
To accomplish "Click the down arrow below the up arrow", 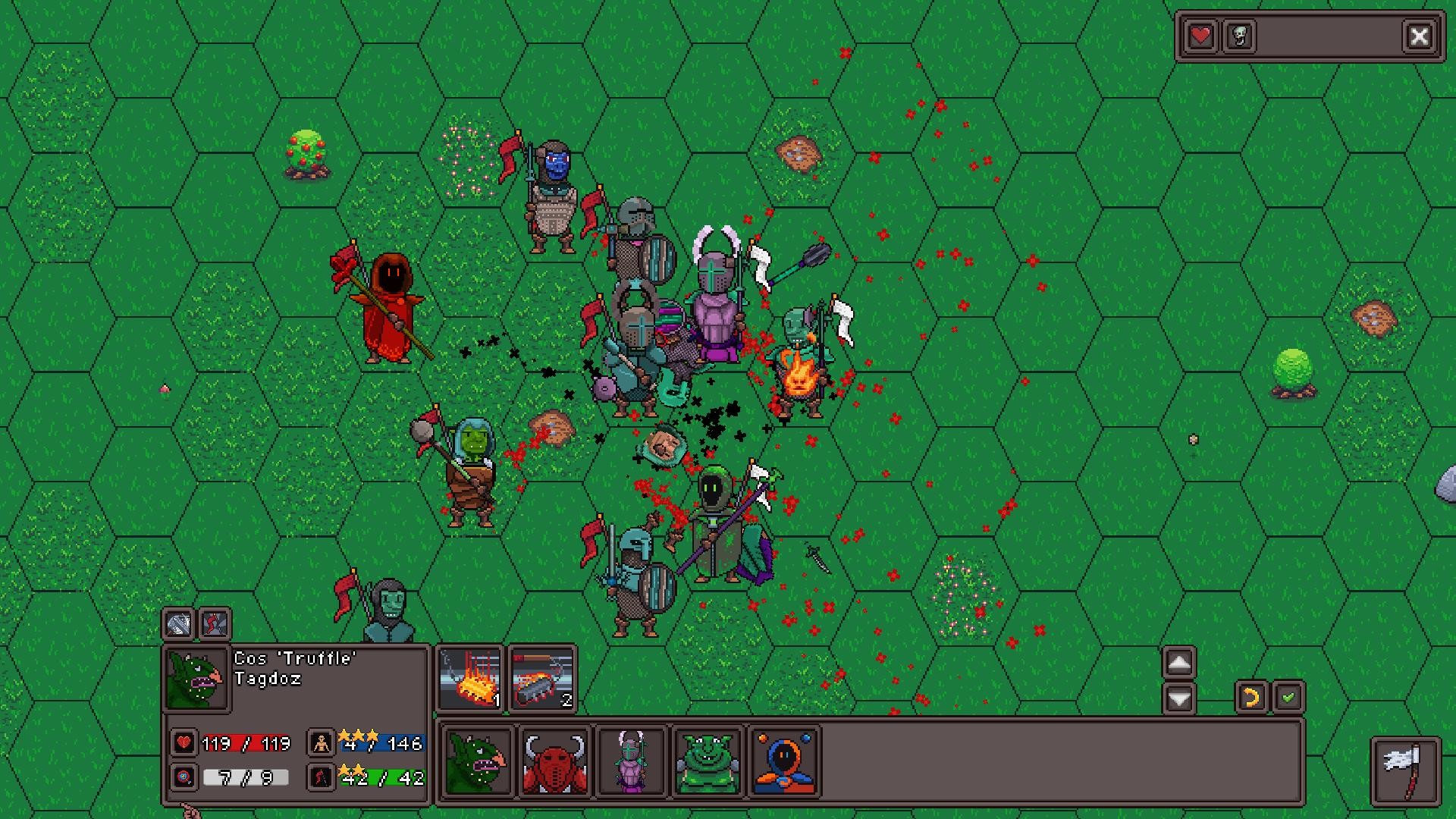I will point(1178,699).
